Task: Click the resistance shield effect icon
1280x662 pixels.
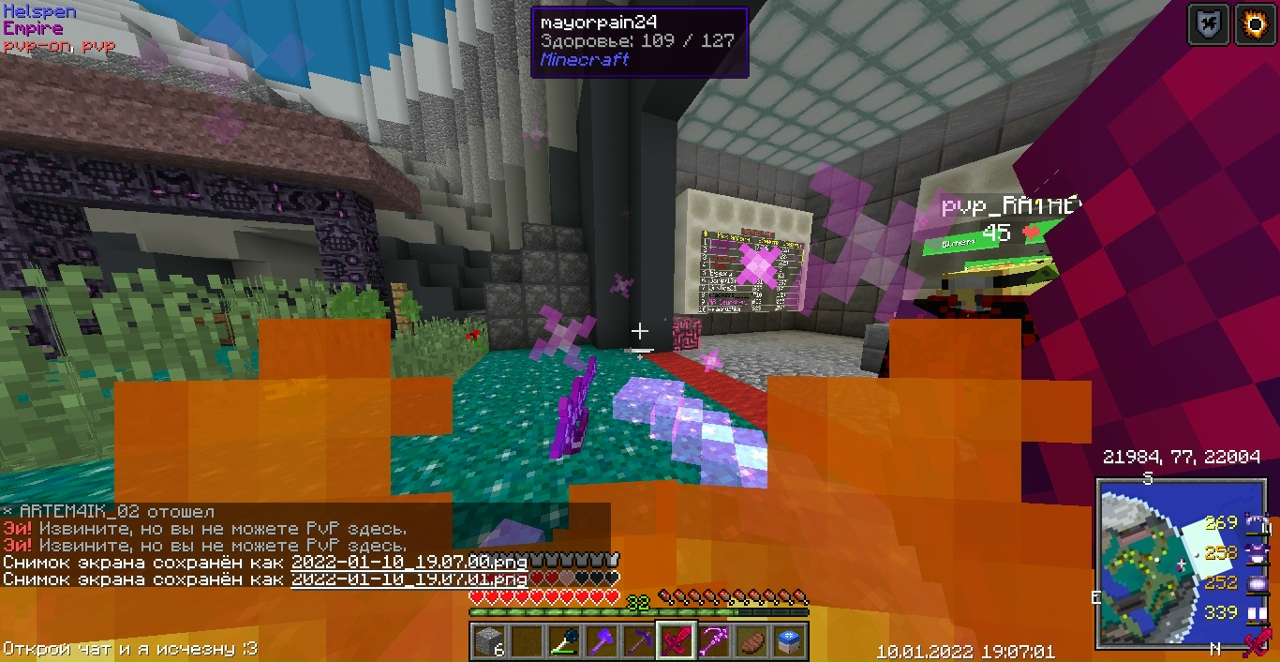Action: pyautogui.click(x=1207, y=25)
